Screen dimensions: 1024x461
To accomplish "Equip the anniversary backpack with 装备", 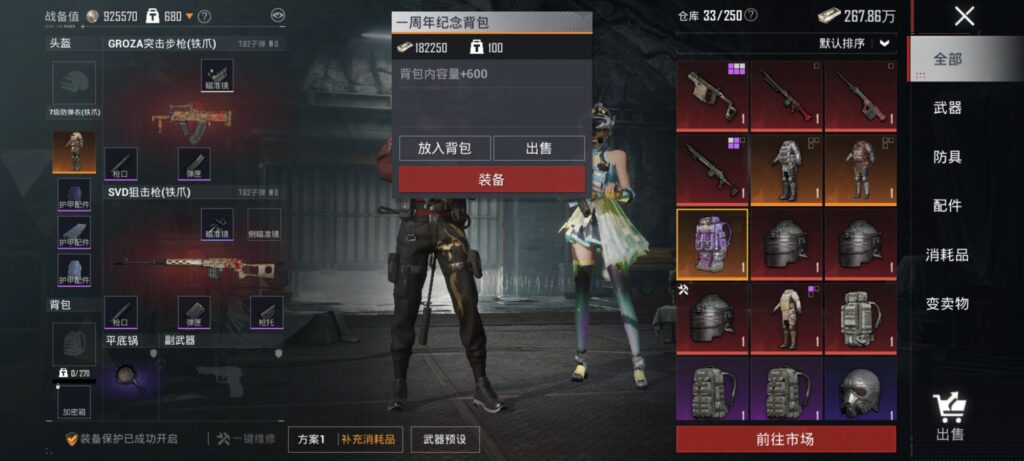I will pos(491,179).
